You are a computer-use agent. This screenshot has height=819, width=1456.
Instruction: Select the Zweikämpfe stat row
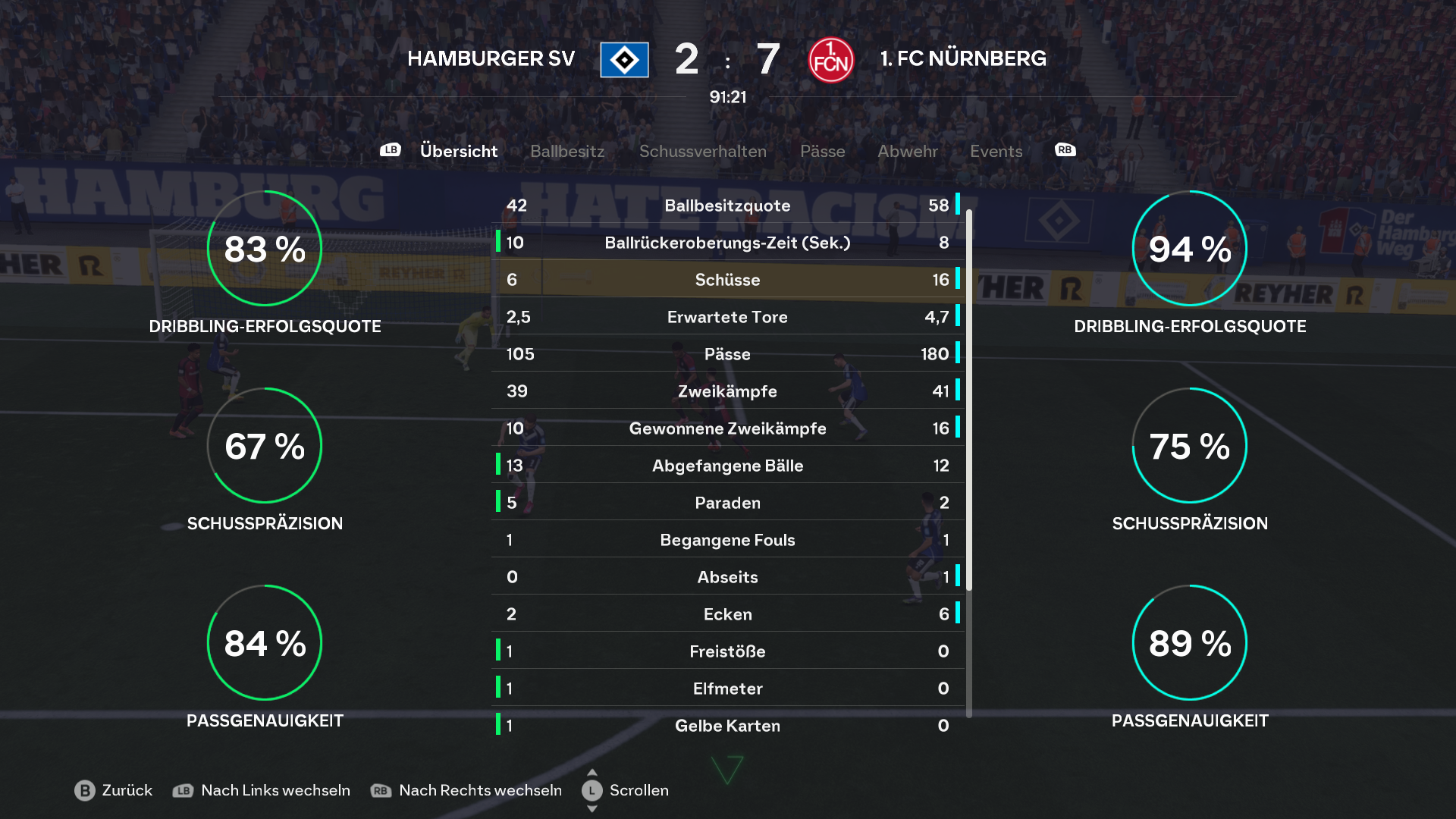pyautogui.click(x=727, y=391)
